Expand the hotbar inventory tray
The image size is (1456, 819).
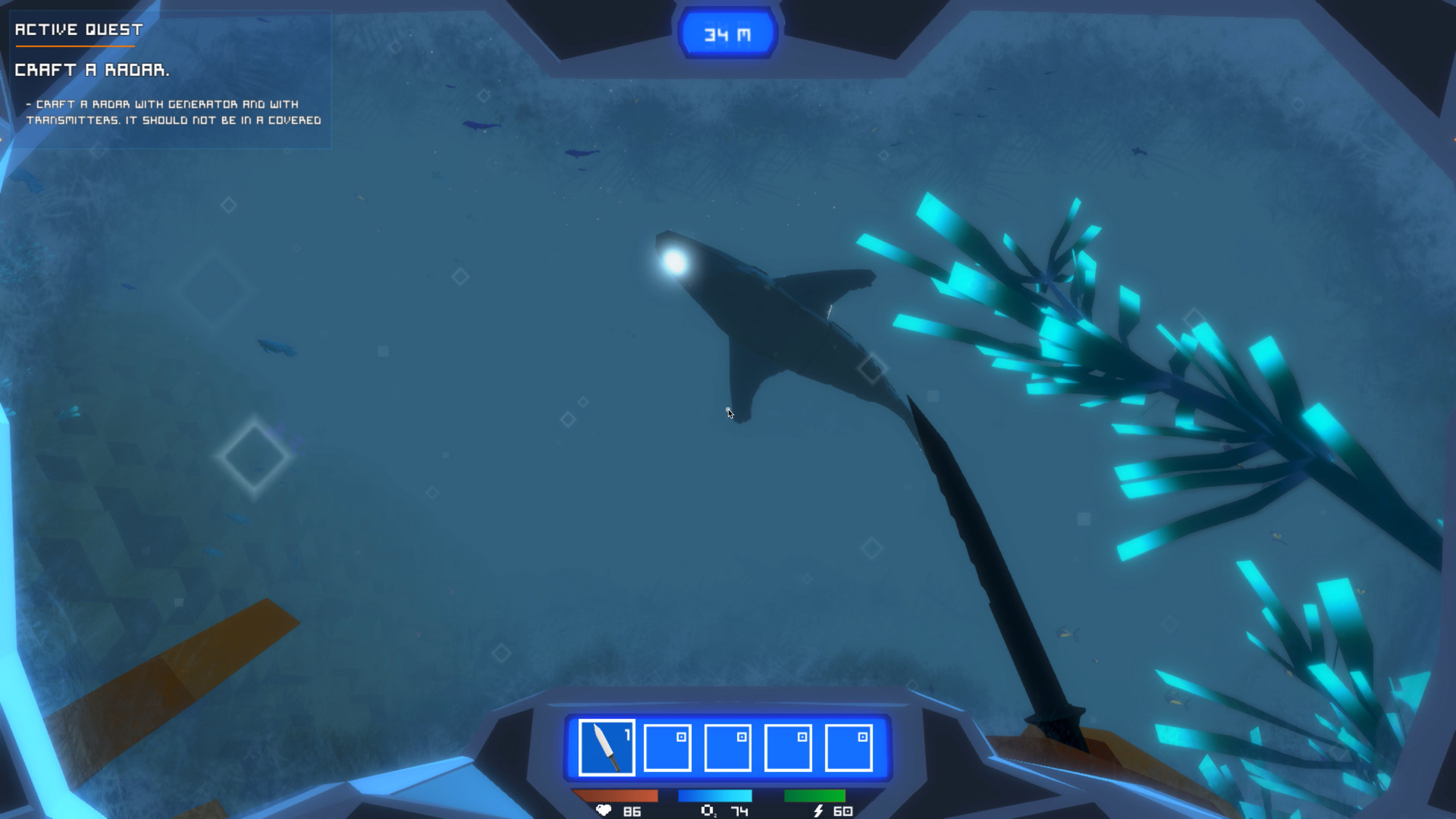(x=727, y=747)
